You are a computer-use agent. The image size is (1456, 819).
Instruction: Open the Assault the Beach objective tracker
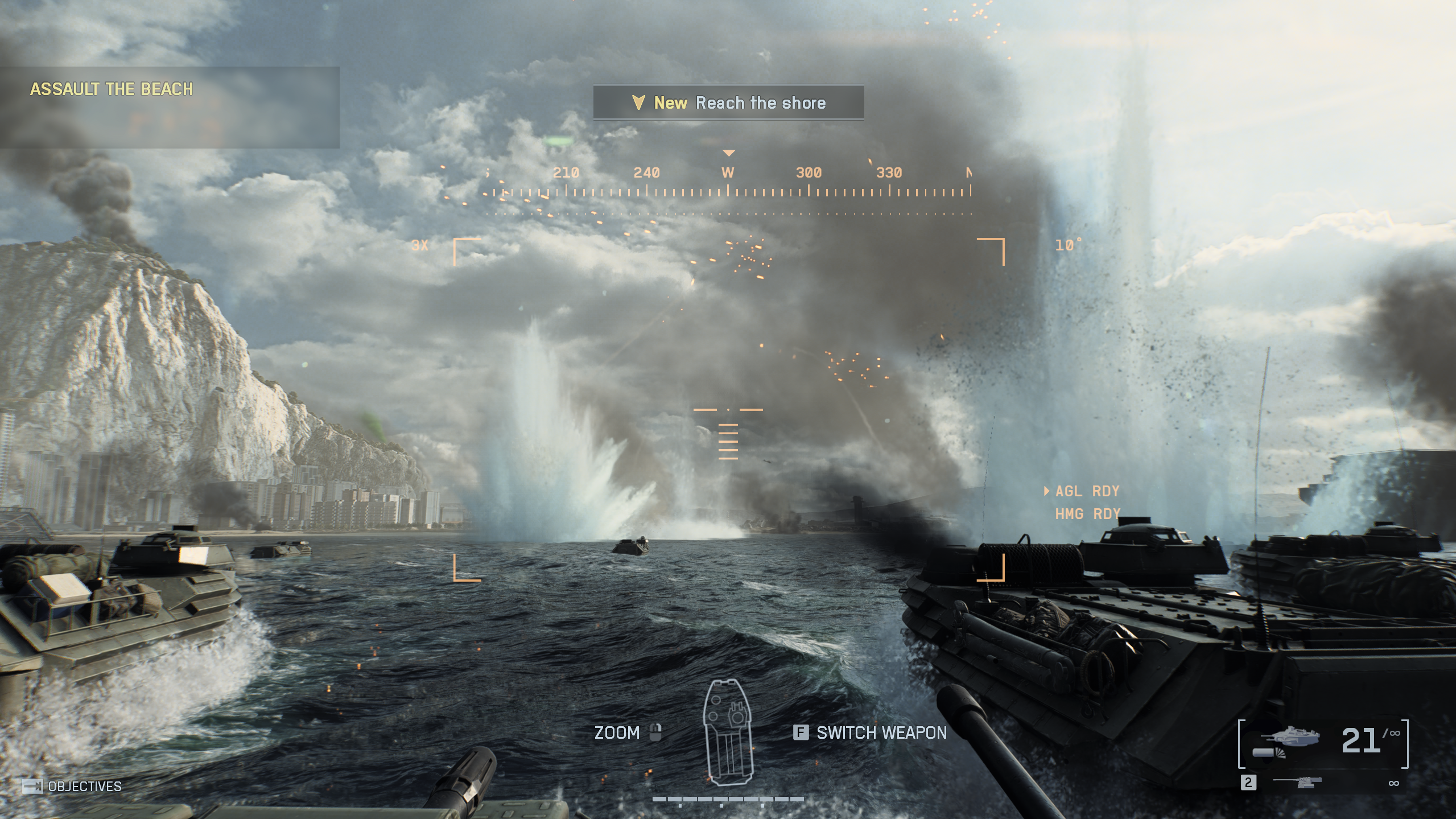112,89
